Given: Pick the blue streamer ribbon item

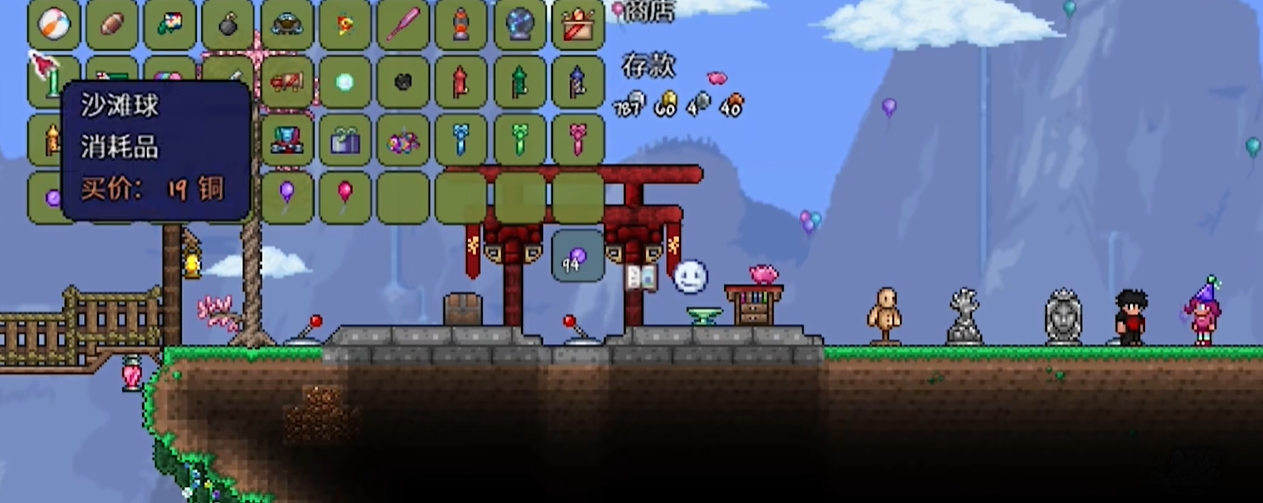Looking at the screenshot, I should click(461, 140).
